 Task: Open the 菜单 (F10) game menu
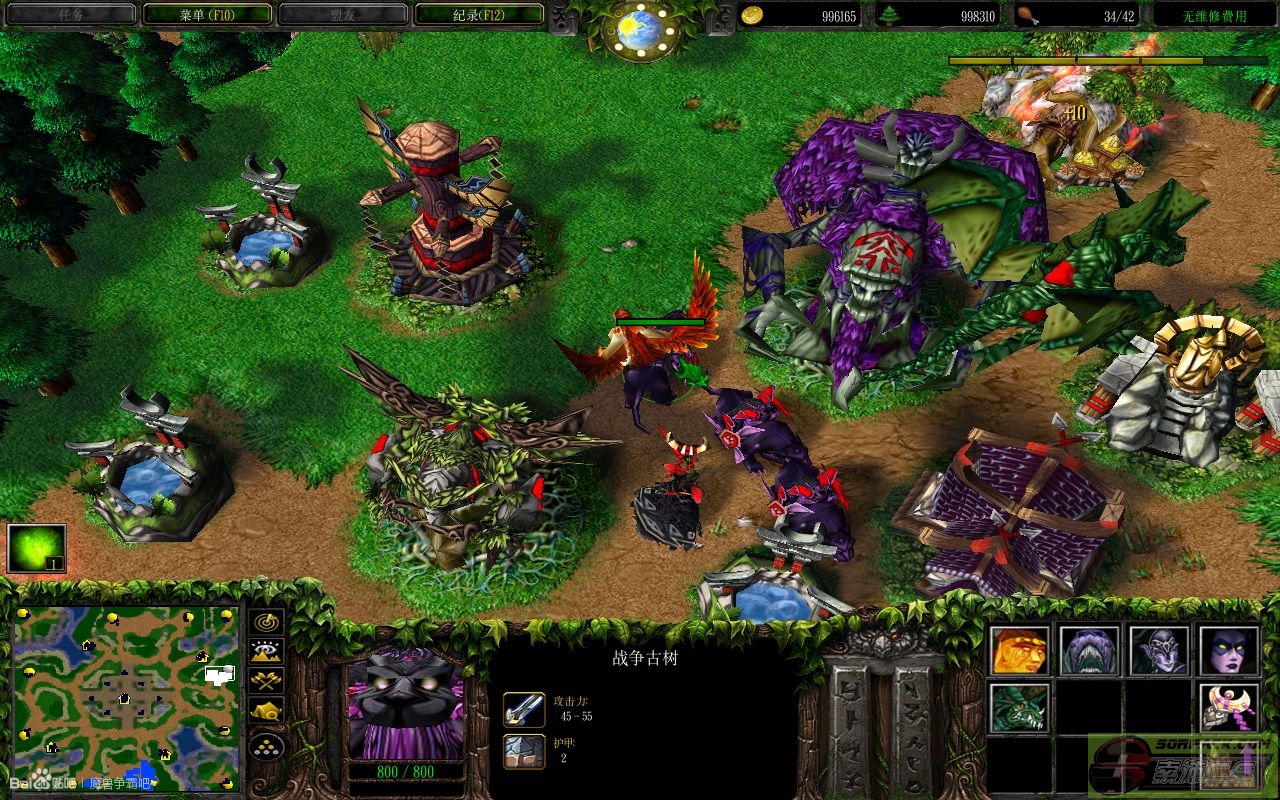click(207, 14)
